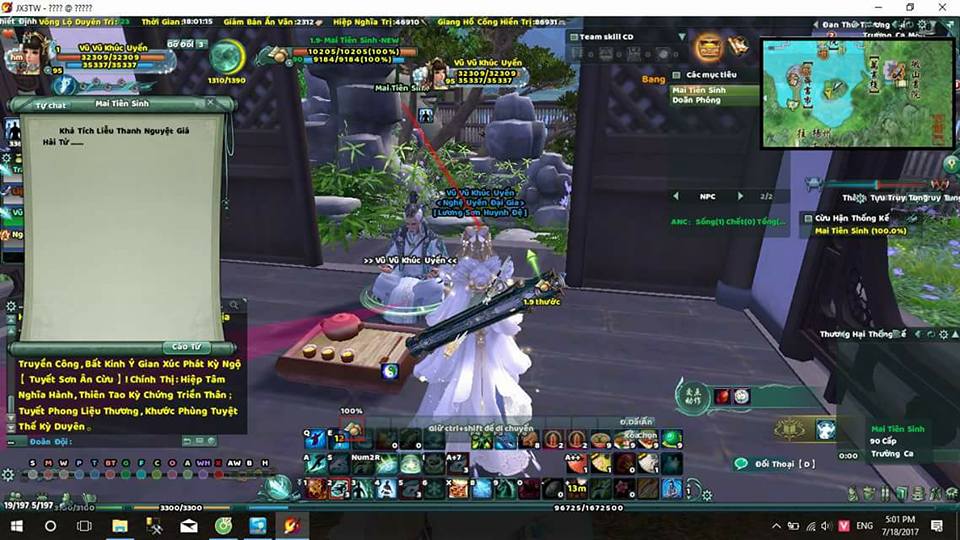The image size is (960, 540).
Task: Open the golden treasure chest icon
Action: 709,46
